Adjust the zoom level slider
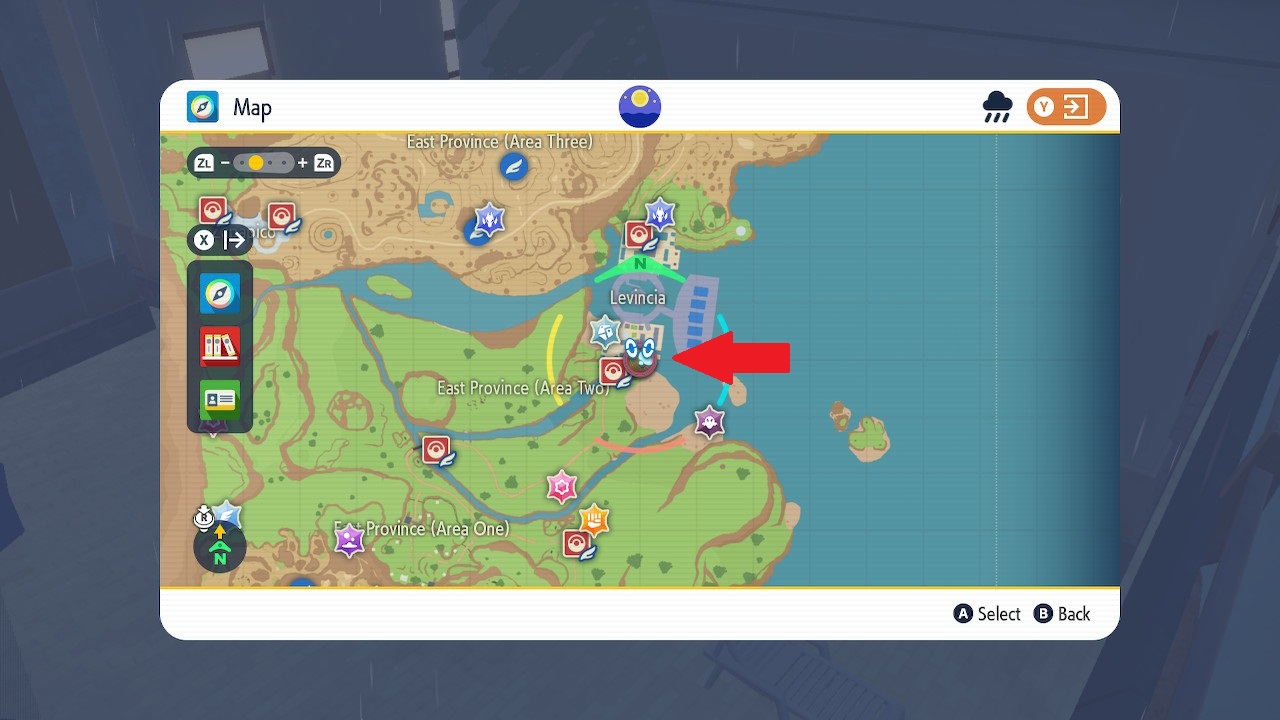1280x720 pixels. [263, 160]
